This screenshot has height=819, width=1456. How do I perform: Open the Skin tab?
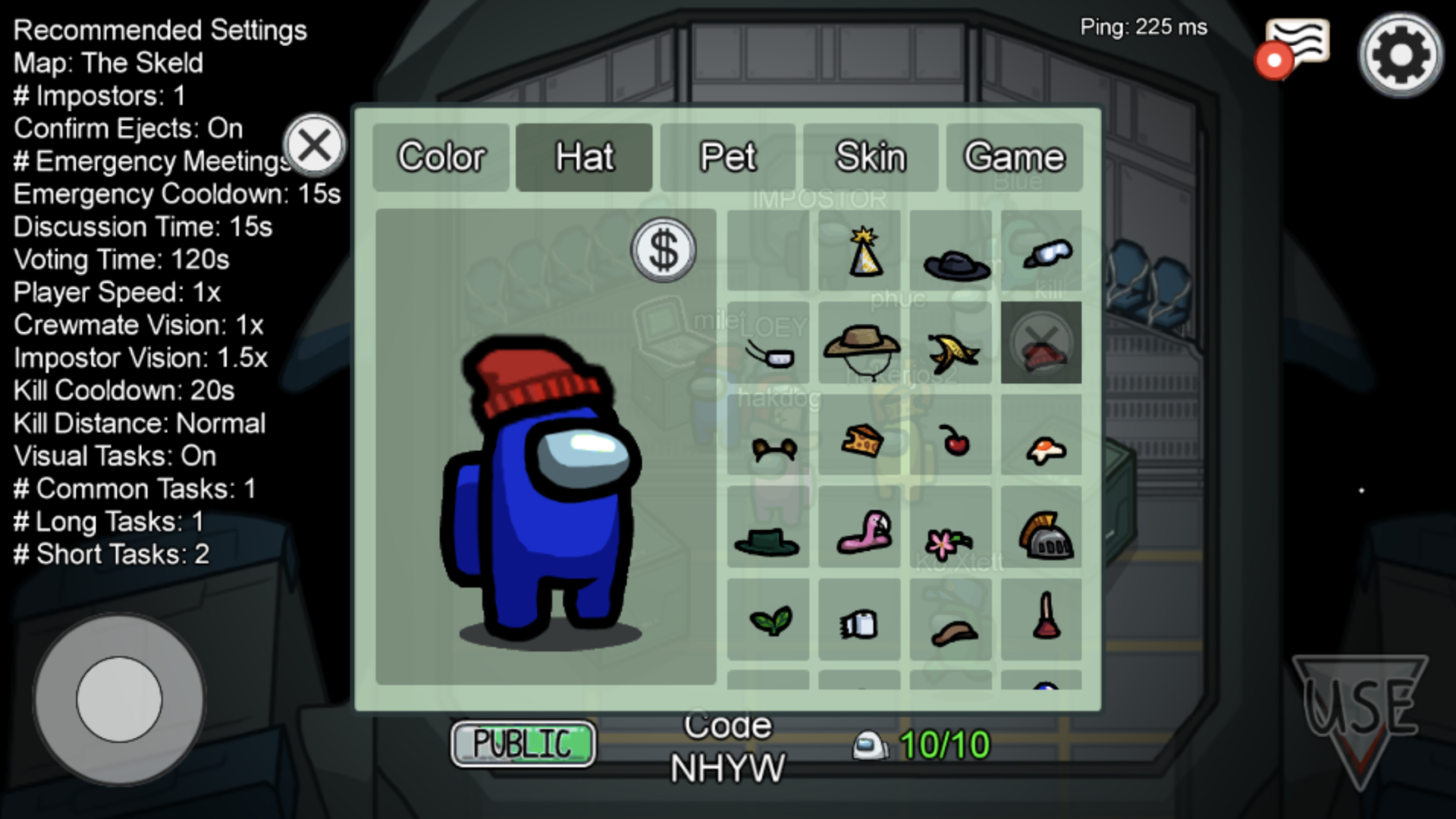pos(871,158)
